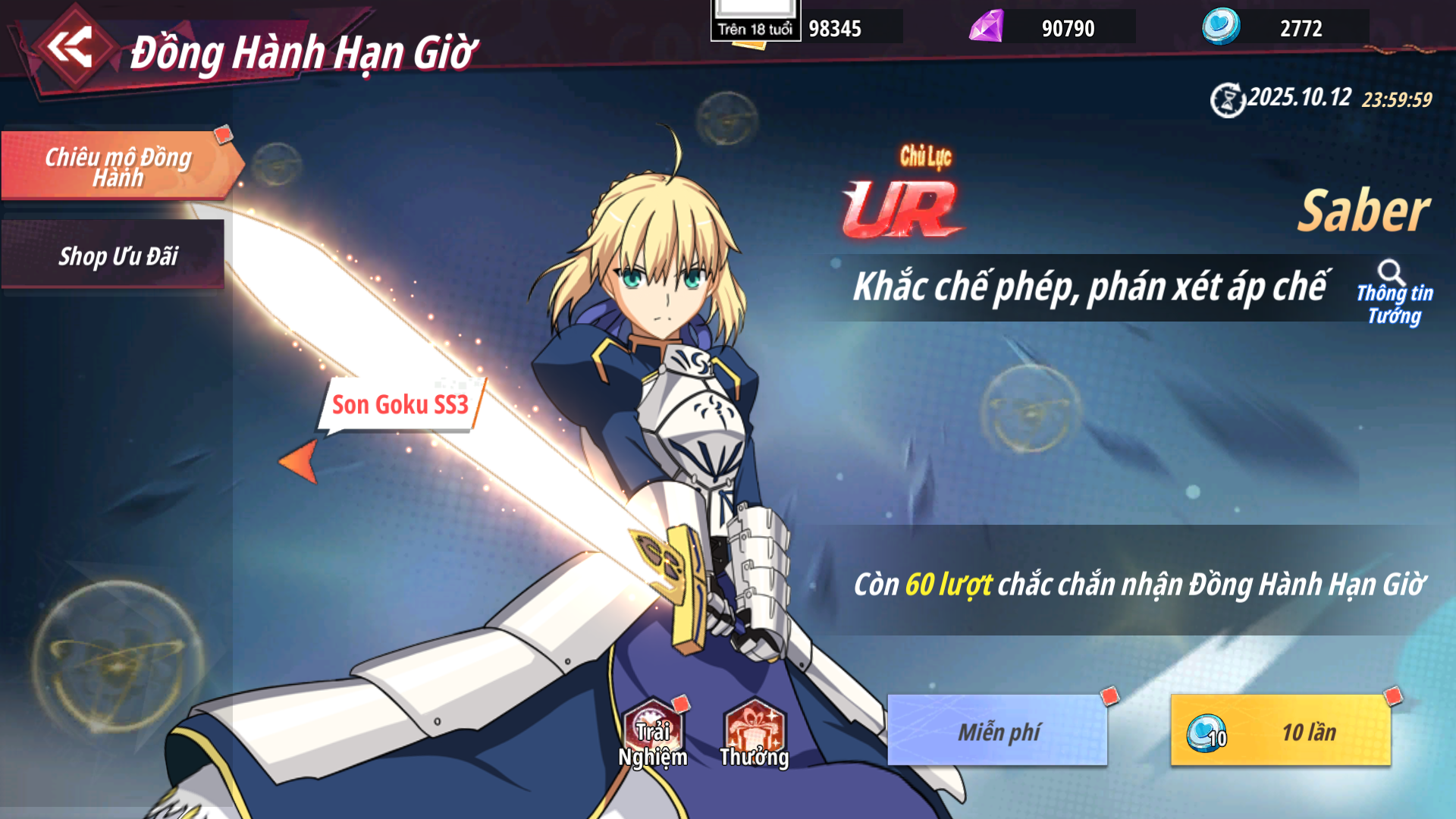
Task: Summon 10 lần with tickets
Action: coord(1281,731)
